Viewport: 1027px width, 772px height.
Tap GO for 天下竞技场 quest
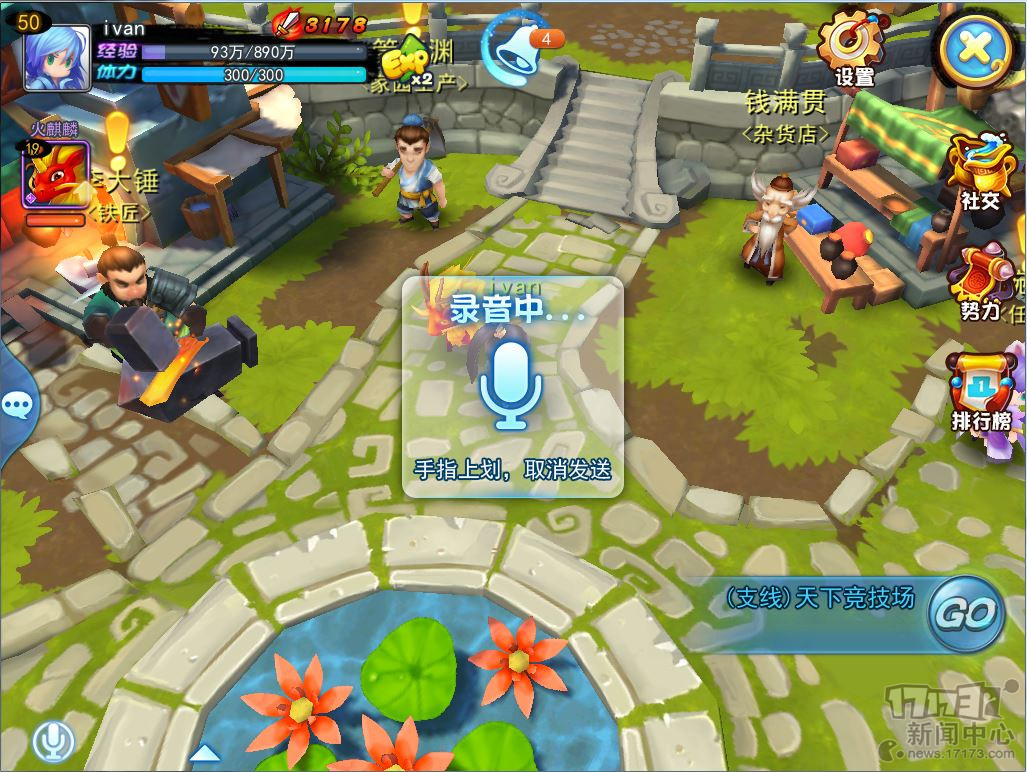click(966, 612)
